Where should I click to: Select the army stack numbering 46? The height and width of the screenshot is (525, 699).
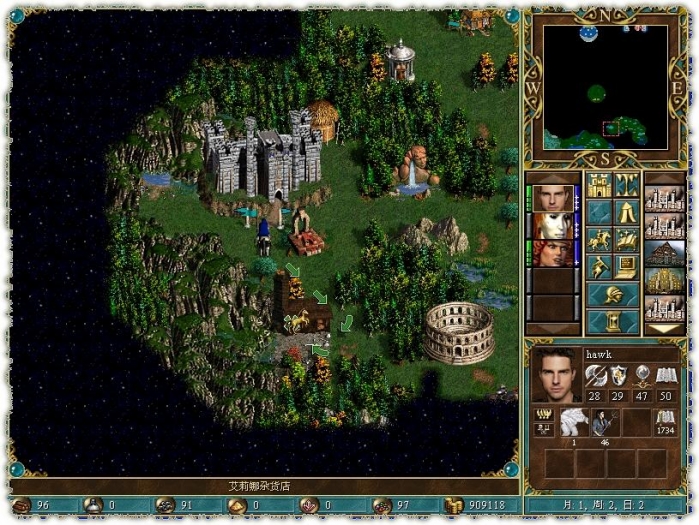(604, 422)
